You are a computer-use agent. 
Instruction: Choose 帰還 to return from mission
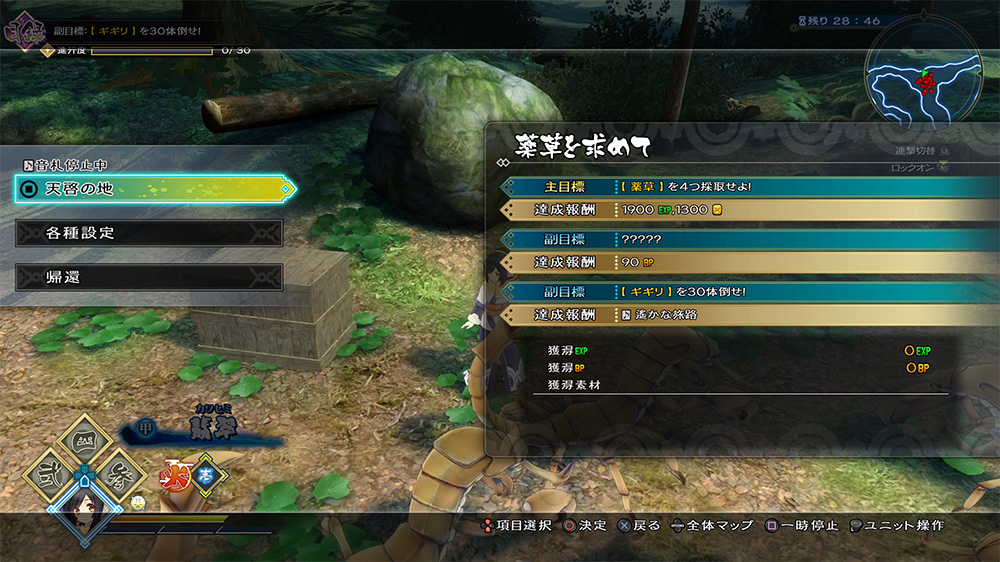pyautogui.click(x=150, y=277)
